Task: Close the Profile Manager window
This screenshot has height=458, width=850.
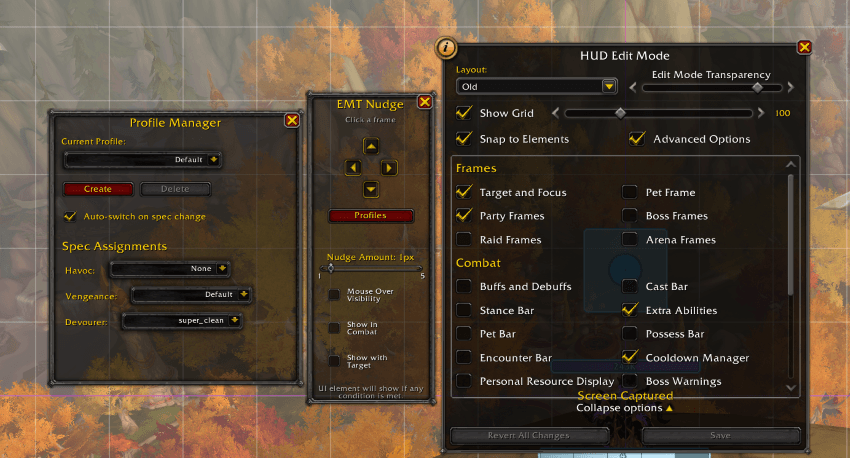Action: (x=292, y=120)
